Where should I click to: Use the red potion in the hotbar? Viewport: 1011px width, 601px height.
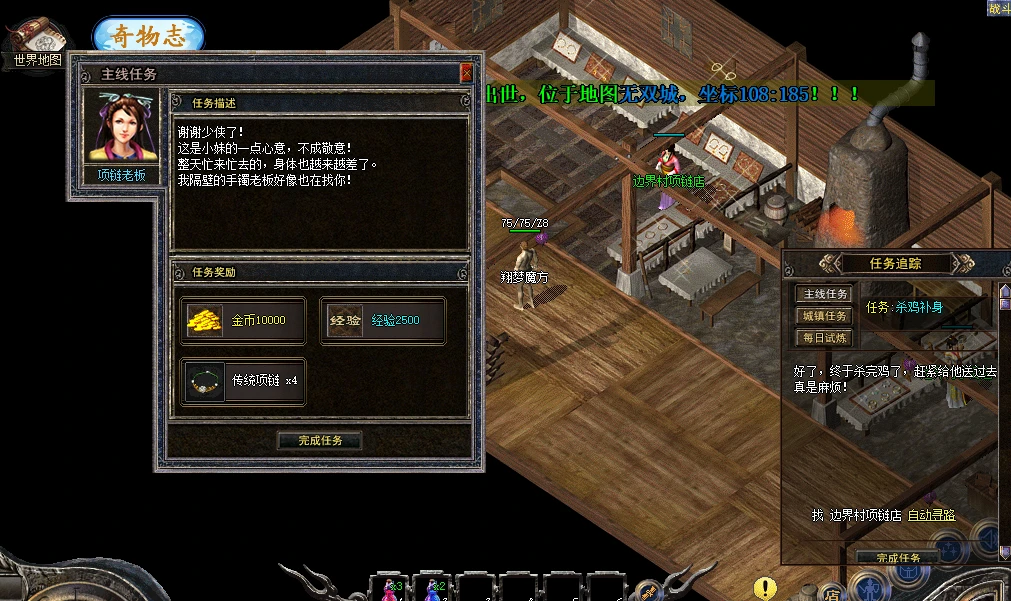click(x=389, y=588)
